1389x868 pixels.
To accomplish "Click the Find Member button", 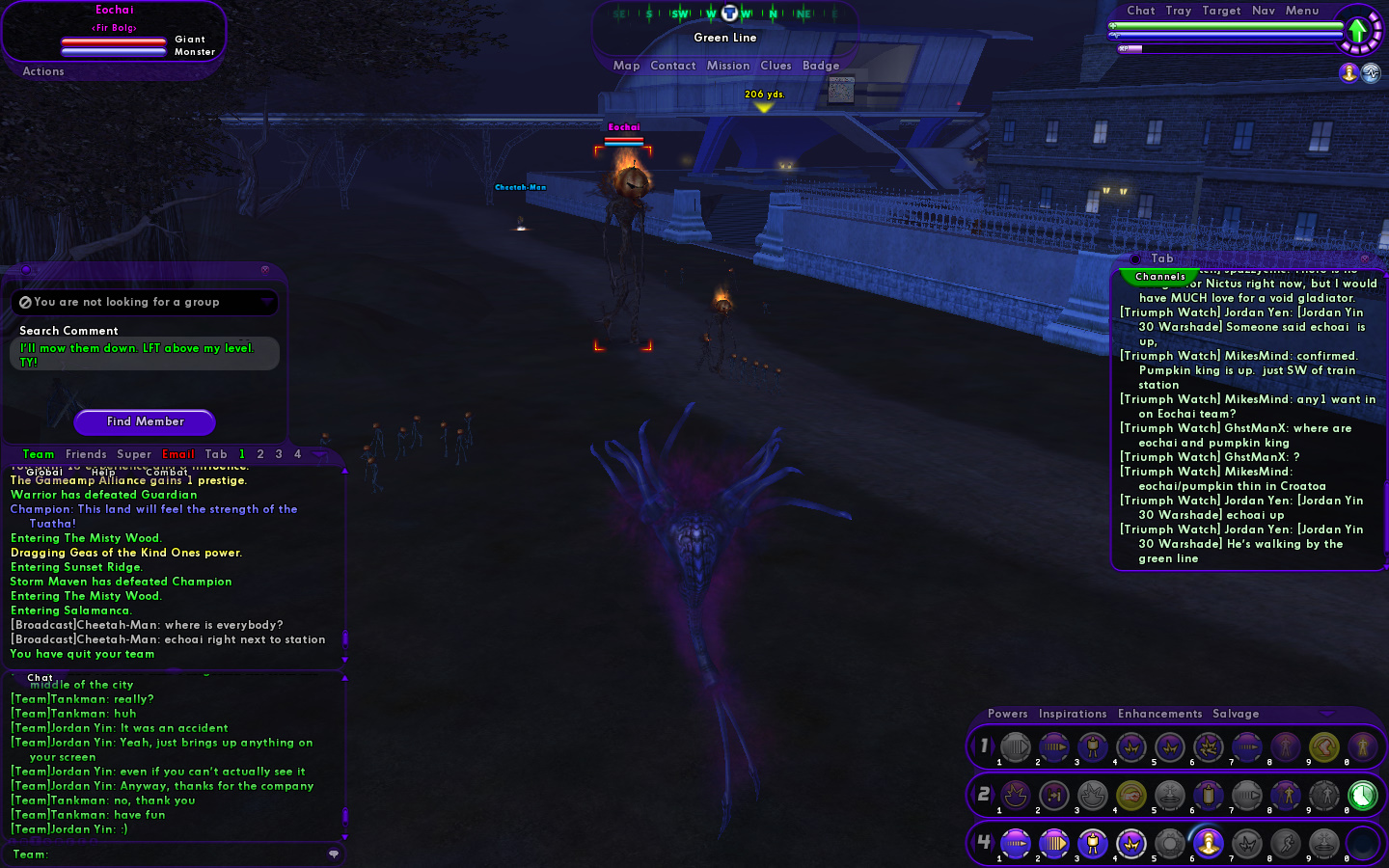I will point(145,421).
